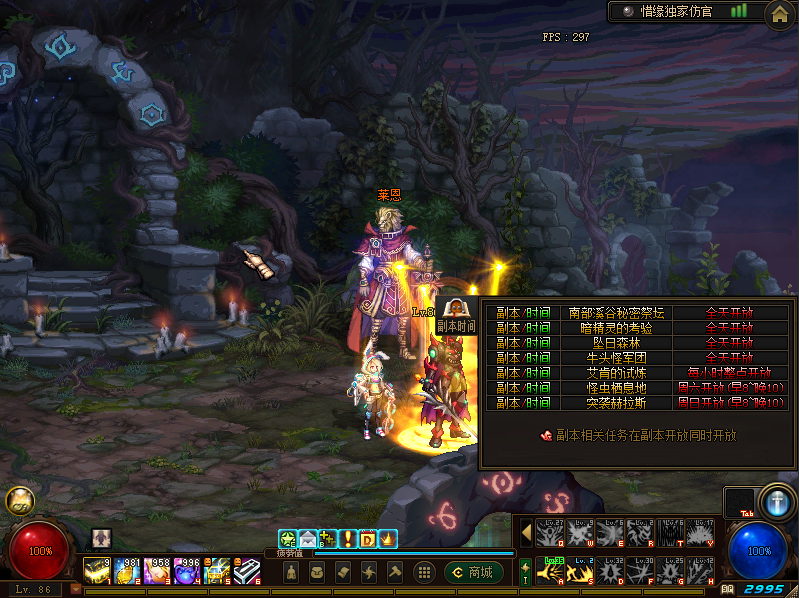
Task: Click the 副本时间 dungeon schedule icon
Action: 455,313
